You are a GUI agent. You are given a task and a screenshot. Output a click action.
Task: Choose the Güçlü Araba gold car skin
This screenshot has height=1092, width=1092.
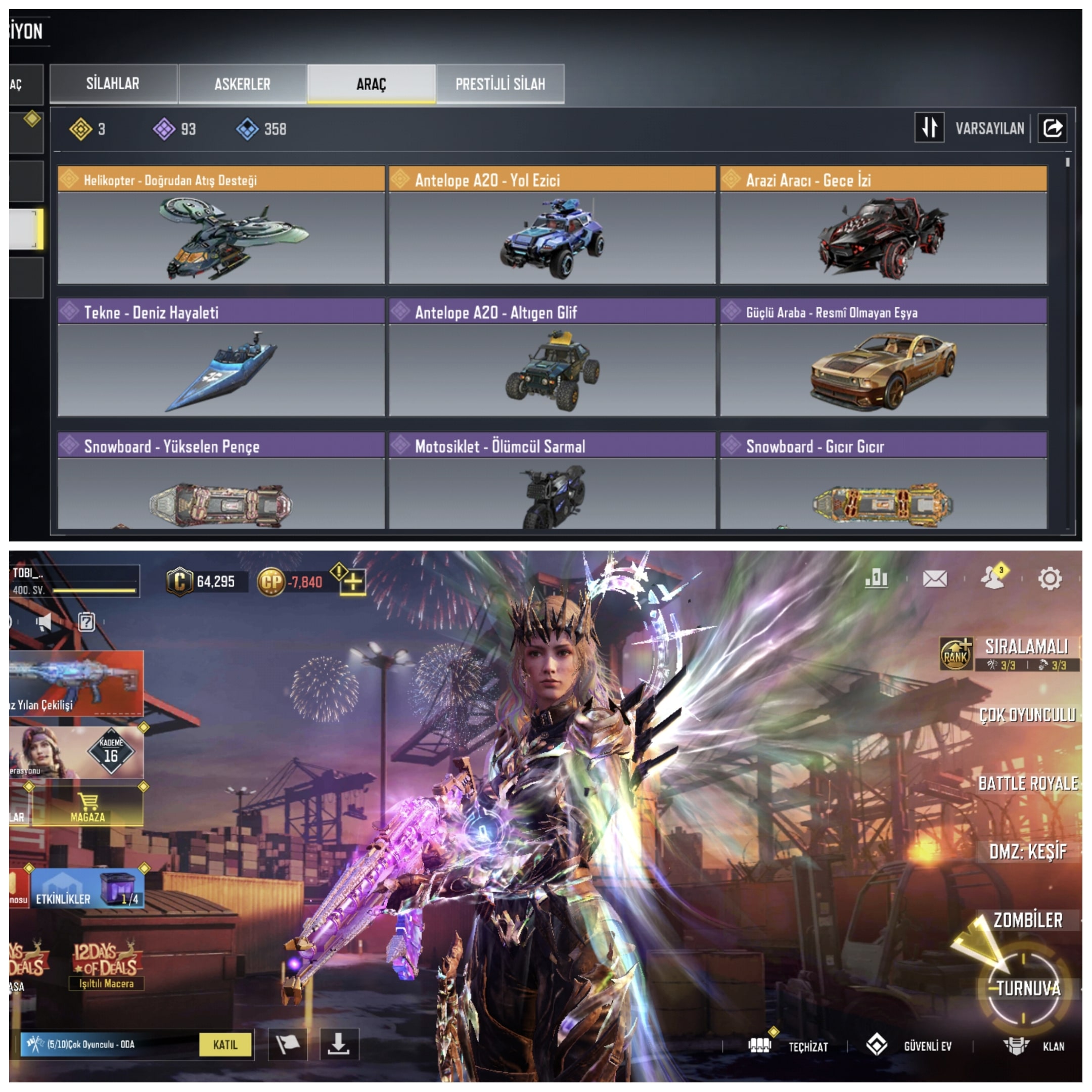tap(883, 358)
